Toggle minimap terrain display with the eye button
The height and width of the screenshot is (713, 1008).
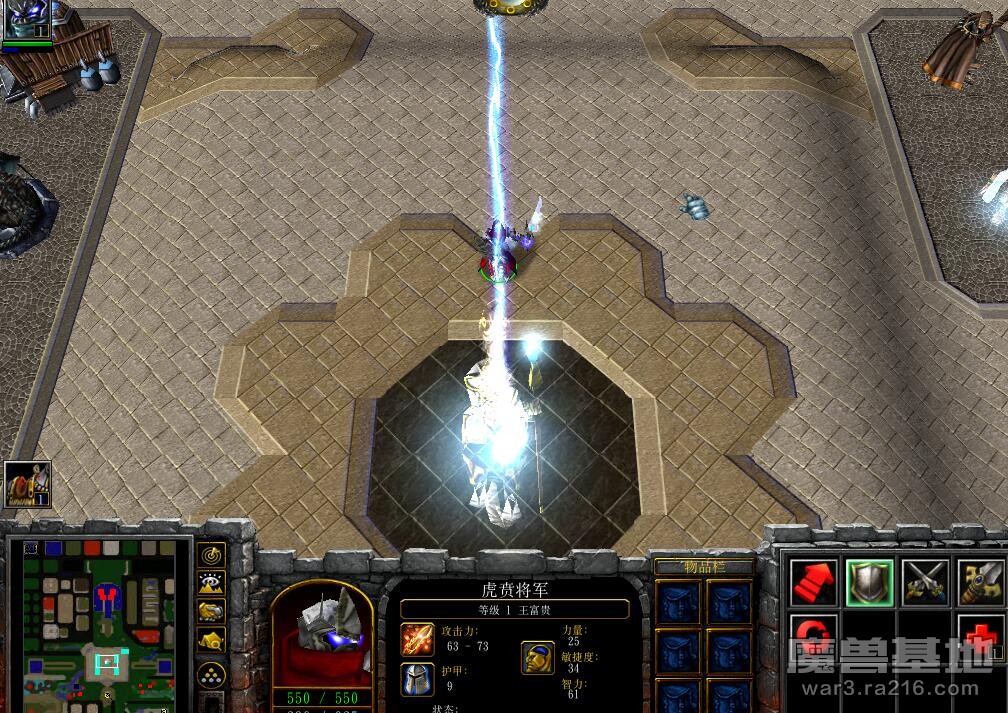click(211, 583)
